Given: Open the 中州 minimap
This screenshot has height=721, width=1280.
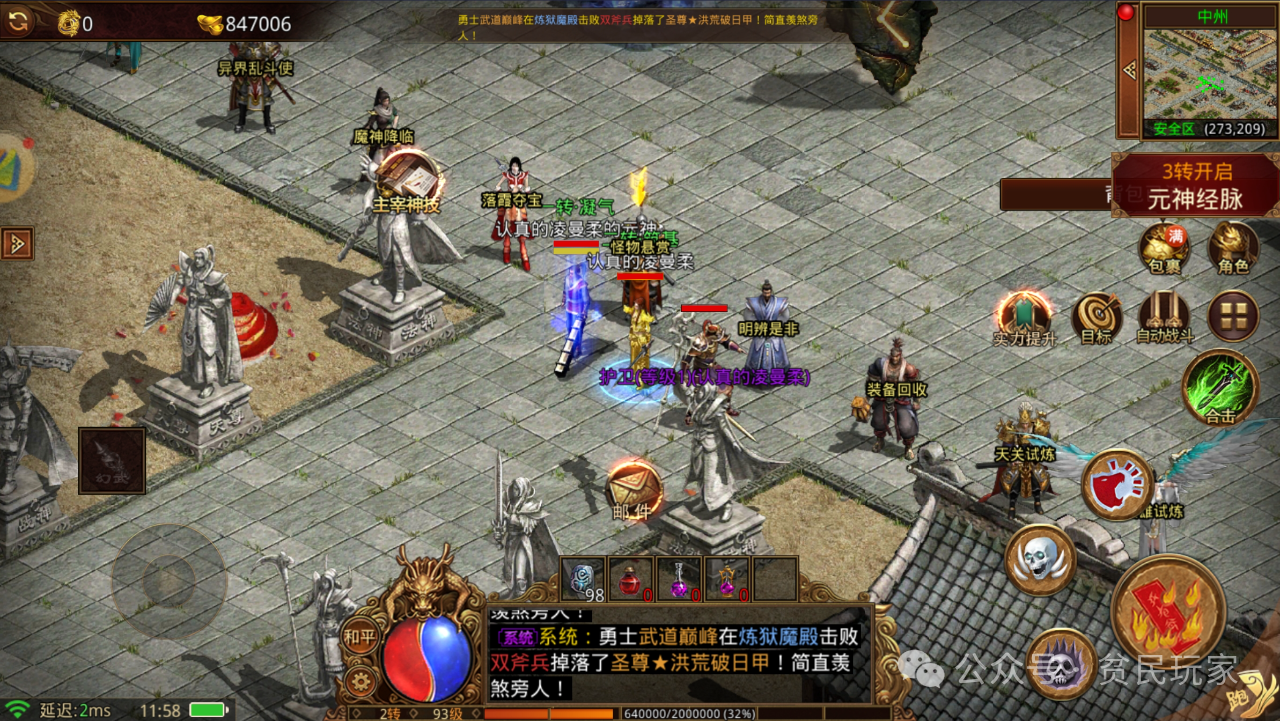Looking at the screenshot, I should click(x=1210, y=70).
